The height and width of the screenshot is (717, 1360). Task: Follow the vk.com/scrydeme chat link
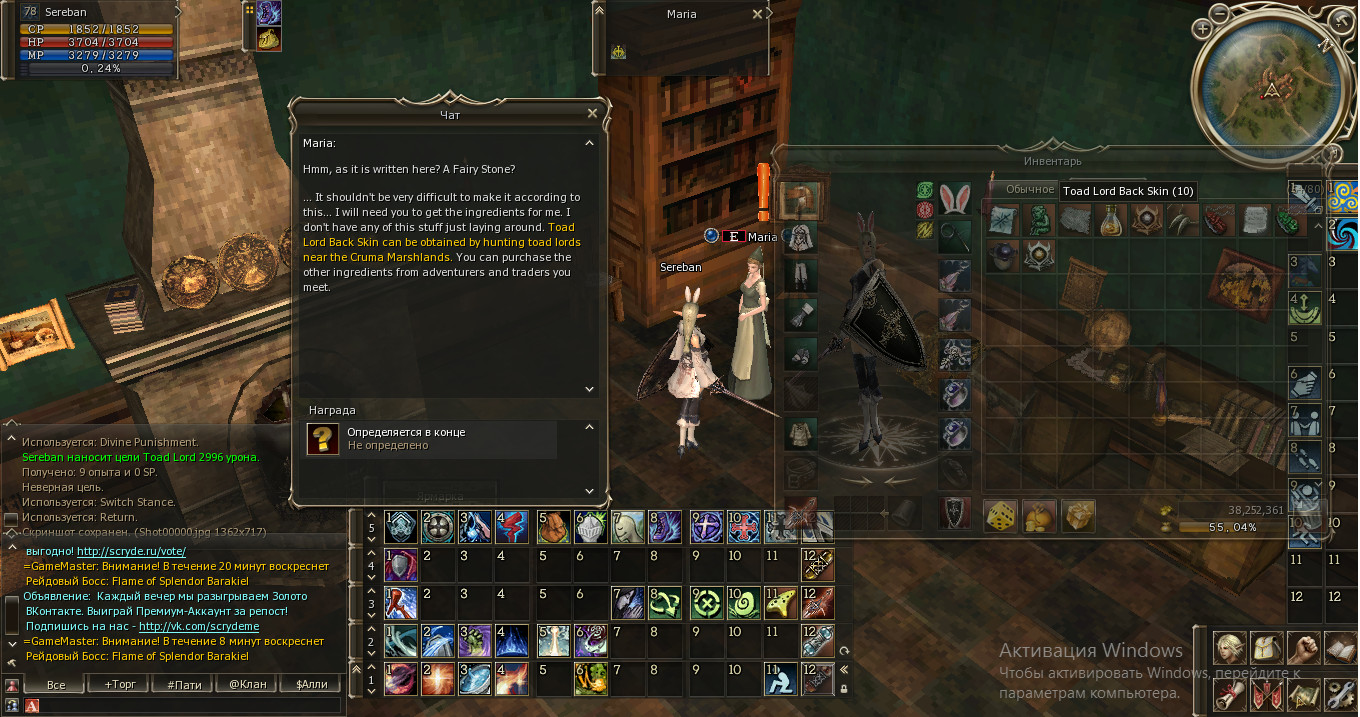[x=198, y=626]
